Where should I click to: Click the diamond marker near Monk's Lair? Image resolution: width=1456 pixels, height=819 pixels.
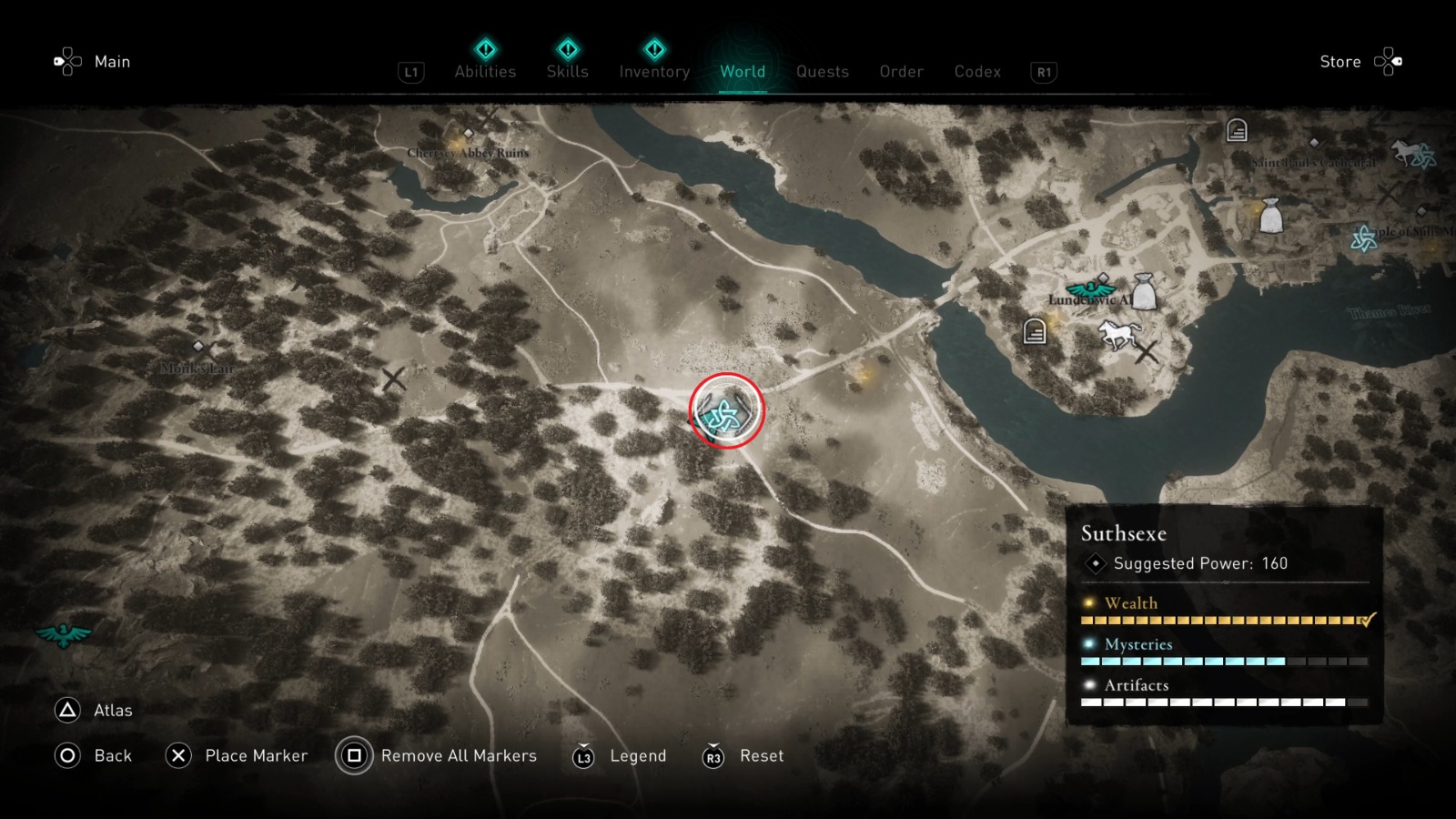point(199,346)
